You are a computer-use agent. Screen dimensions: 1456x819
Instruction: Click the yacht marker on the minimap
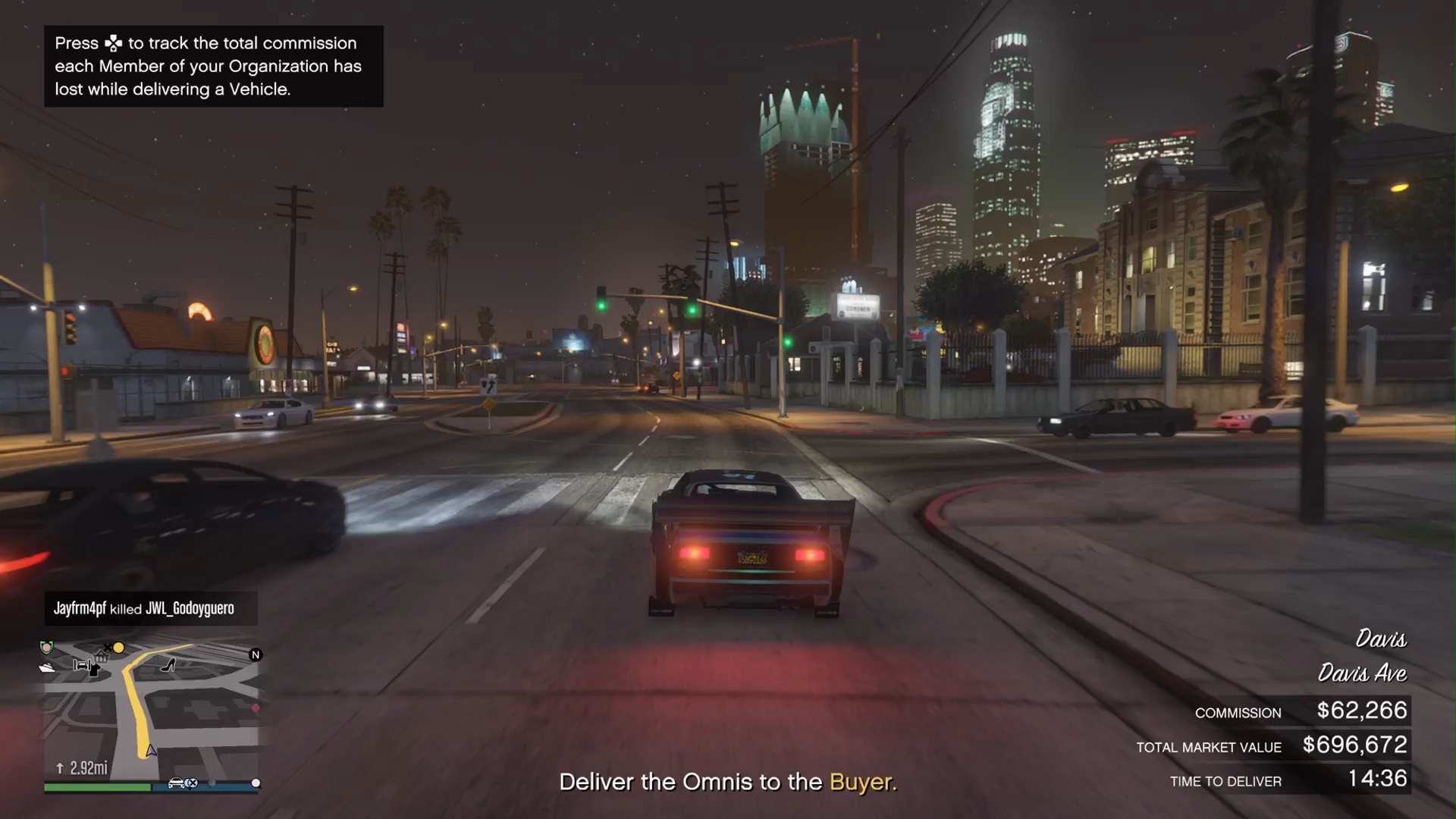click(x=47, y=668)
